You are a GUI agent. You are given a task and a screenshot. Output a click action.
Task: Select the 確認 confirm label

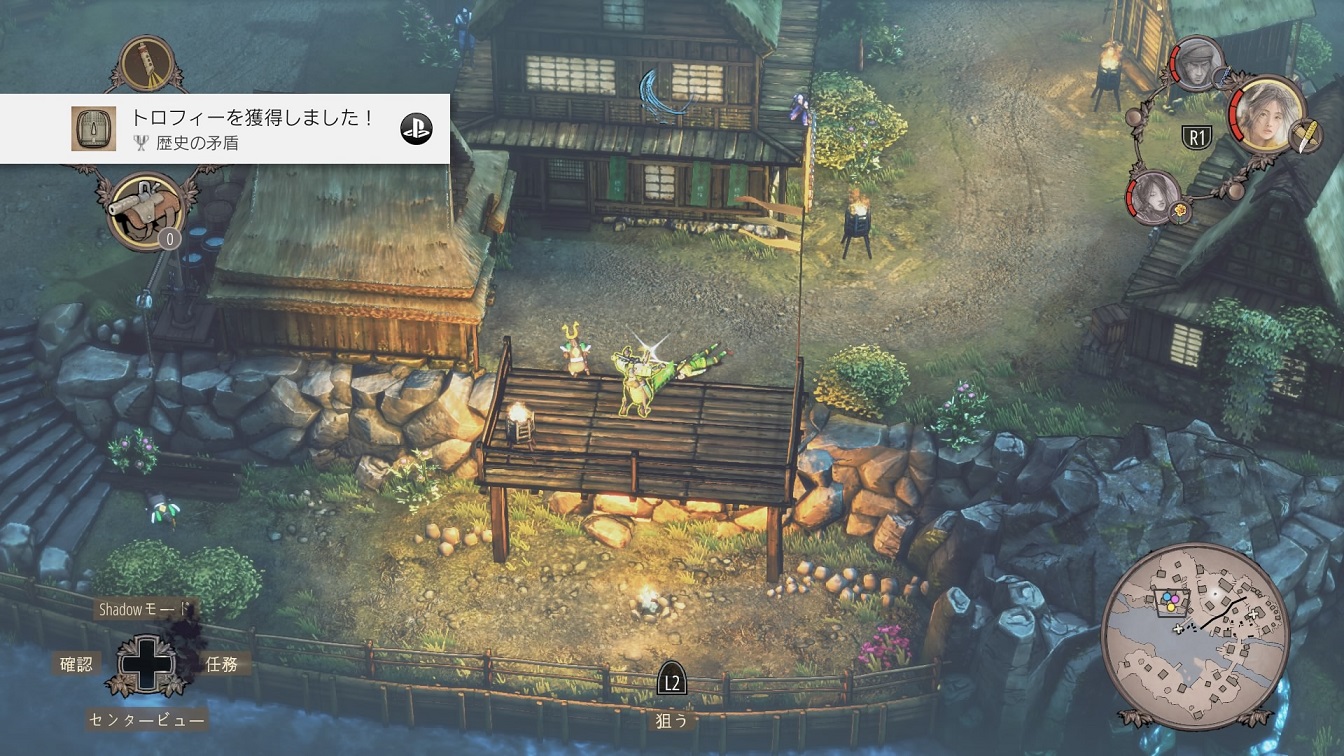click(x=76, y=663)
